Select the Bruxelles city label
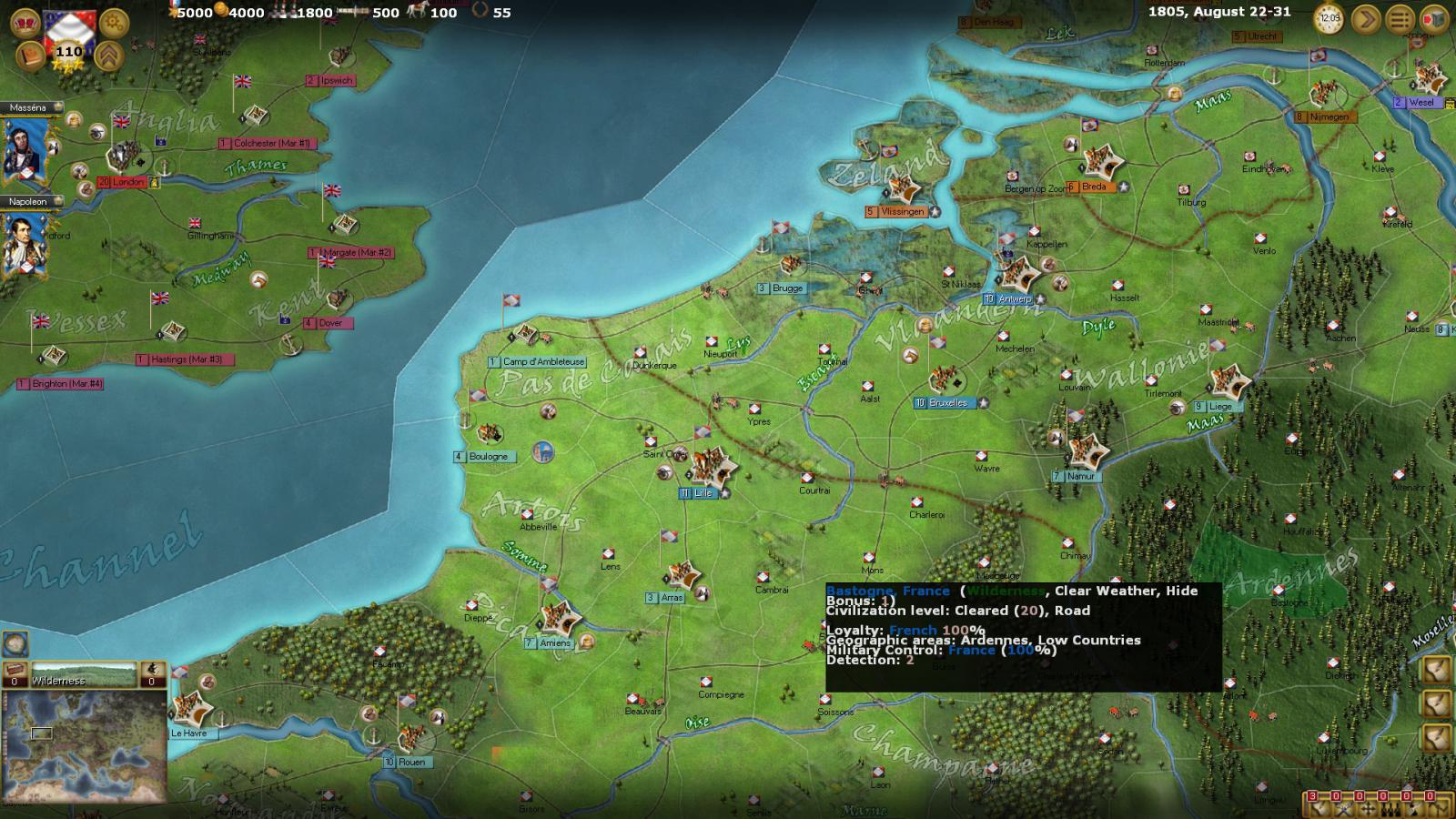The height and width of the screenshot is (819, 1456). point(947,403)
